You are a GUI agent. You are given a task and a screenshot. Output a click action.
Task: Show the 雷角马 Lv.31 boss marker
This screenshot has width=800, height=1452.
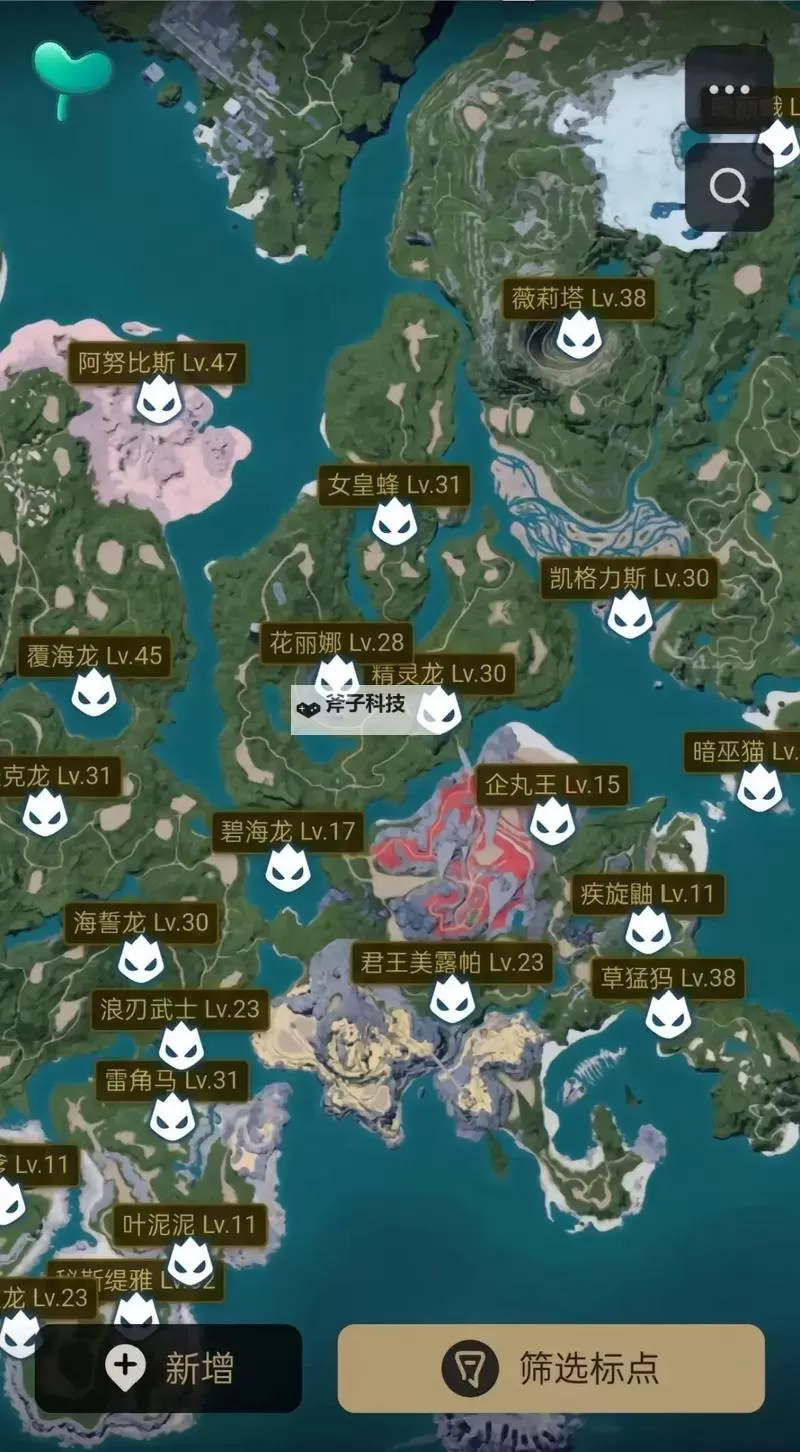click(x=172, y=1117)
